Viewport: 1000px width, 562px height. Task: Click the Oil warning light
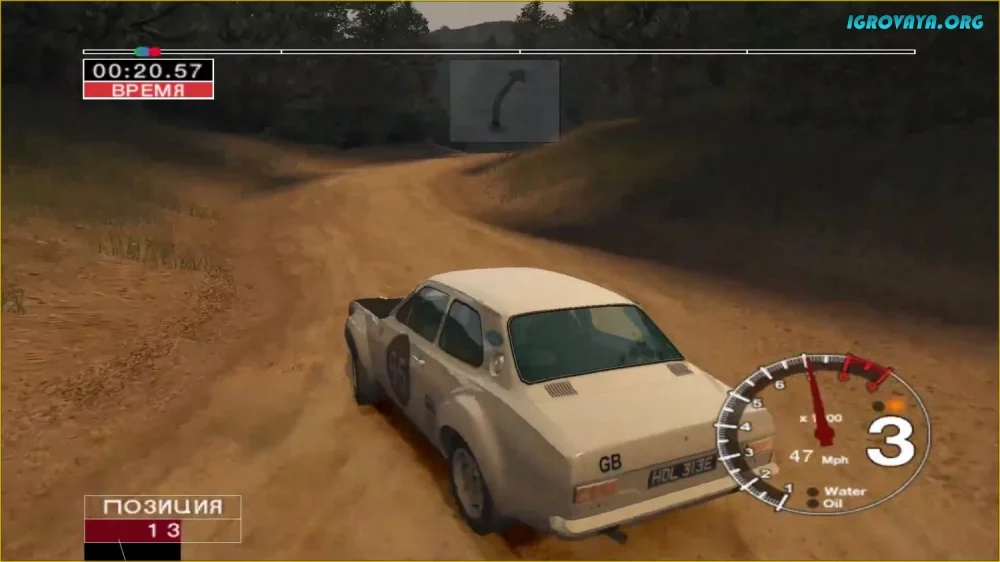pos(813,504)
